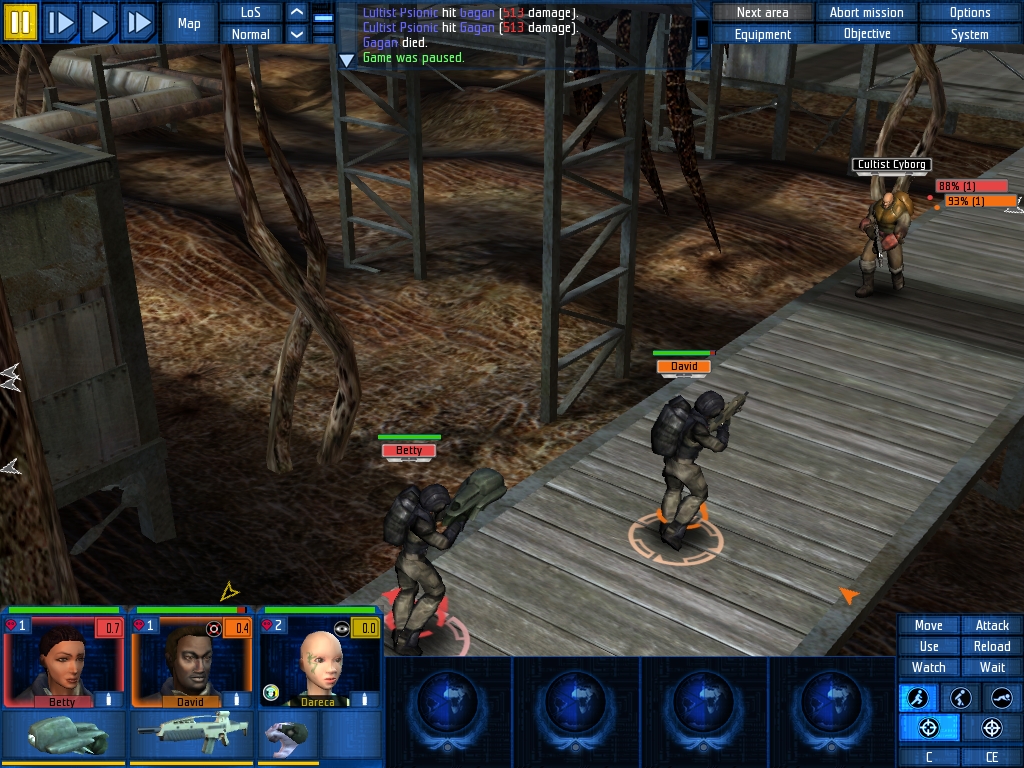Set stance to running posture icon
Viewport: 1024px width, 768px height.
coord(917,698)
